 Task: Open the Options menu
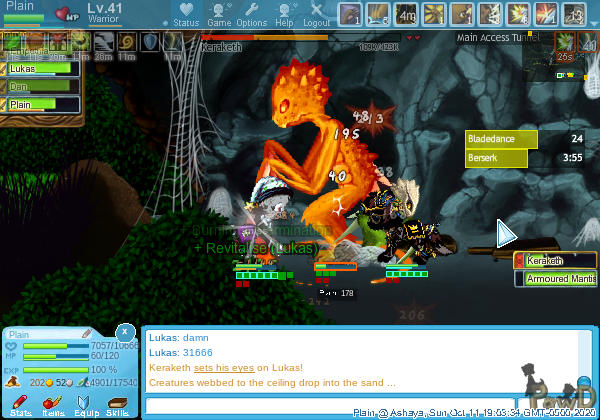(251, 14)
